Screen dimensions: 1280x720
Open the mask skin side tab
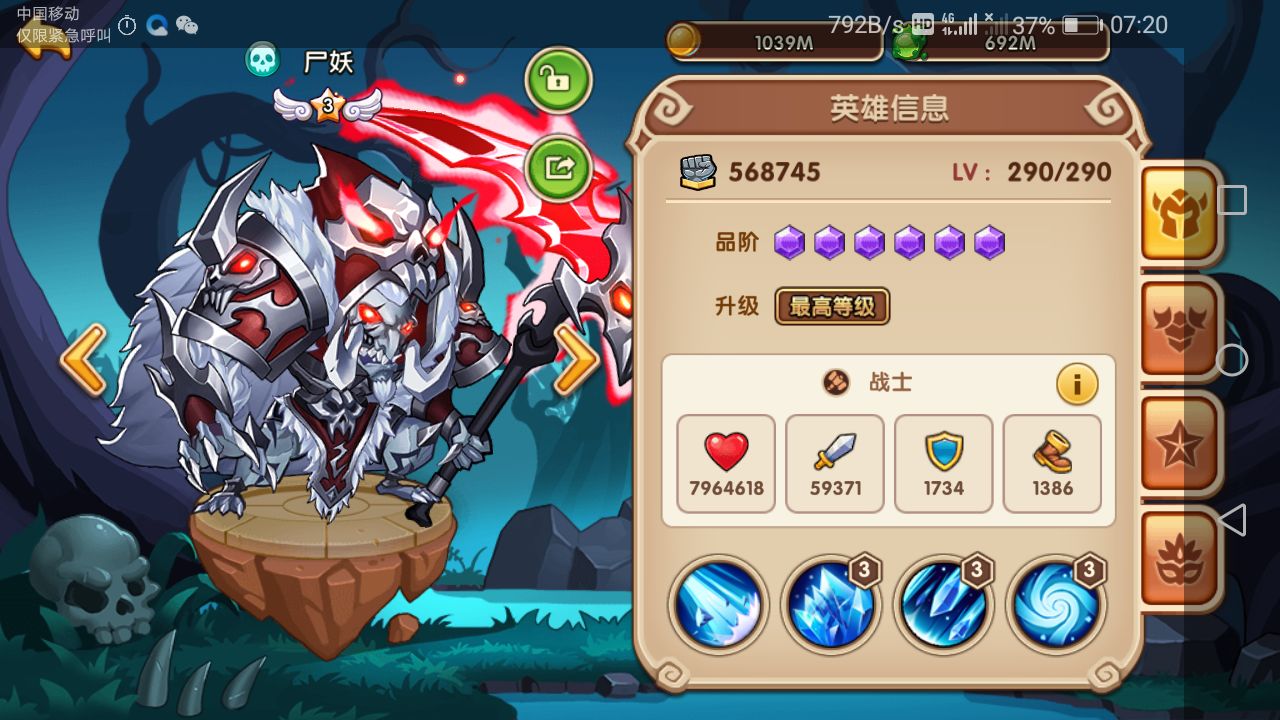coord(1180,558)
